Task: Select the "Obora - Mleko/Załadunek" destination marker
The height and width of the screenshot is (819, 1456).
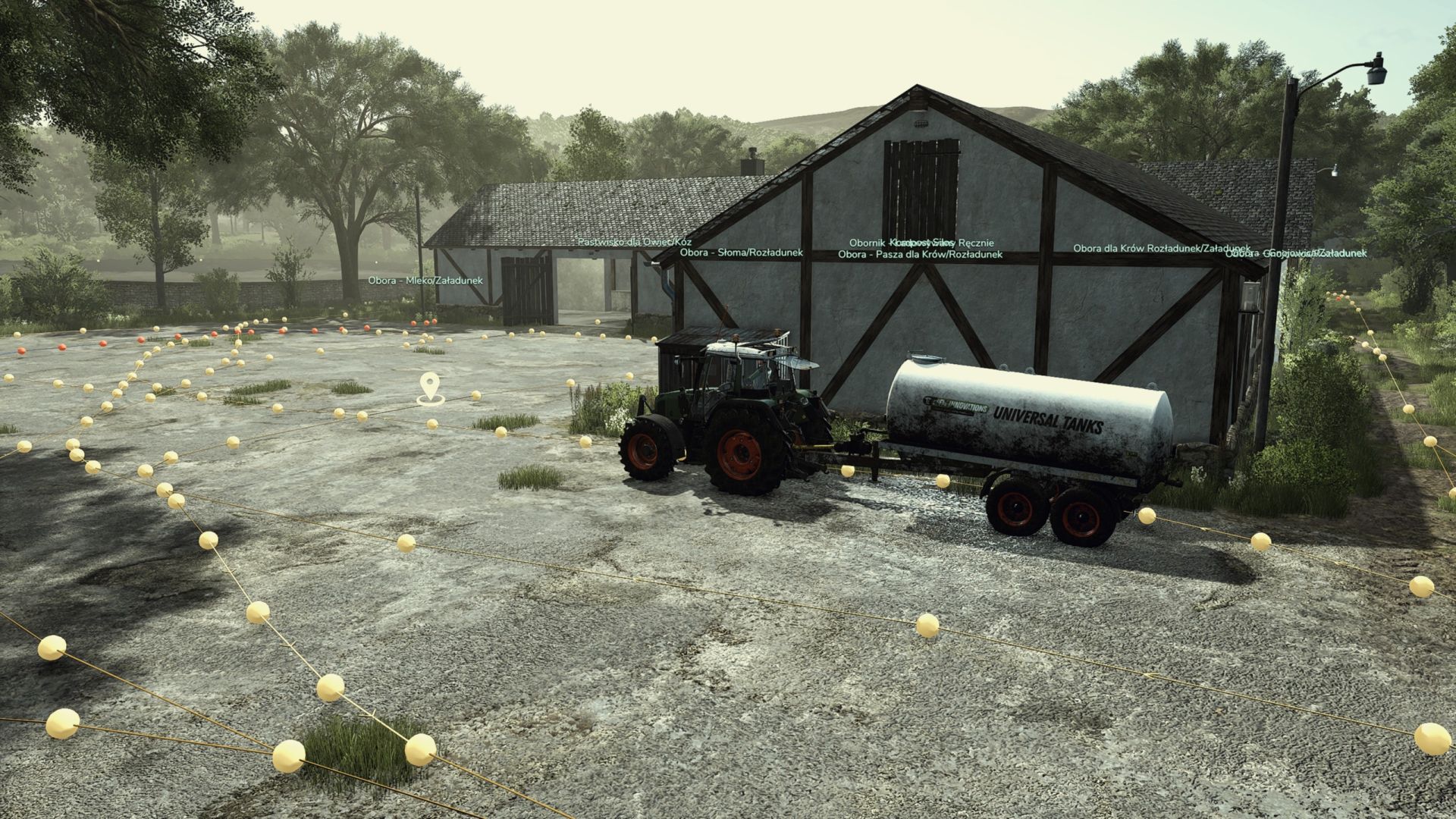Action: [x=425, y=281]
